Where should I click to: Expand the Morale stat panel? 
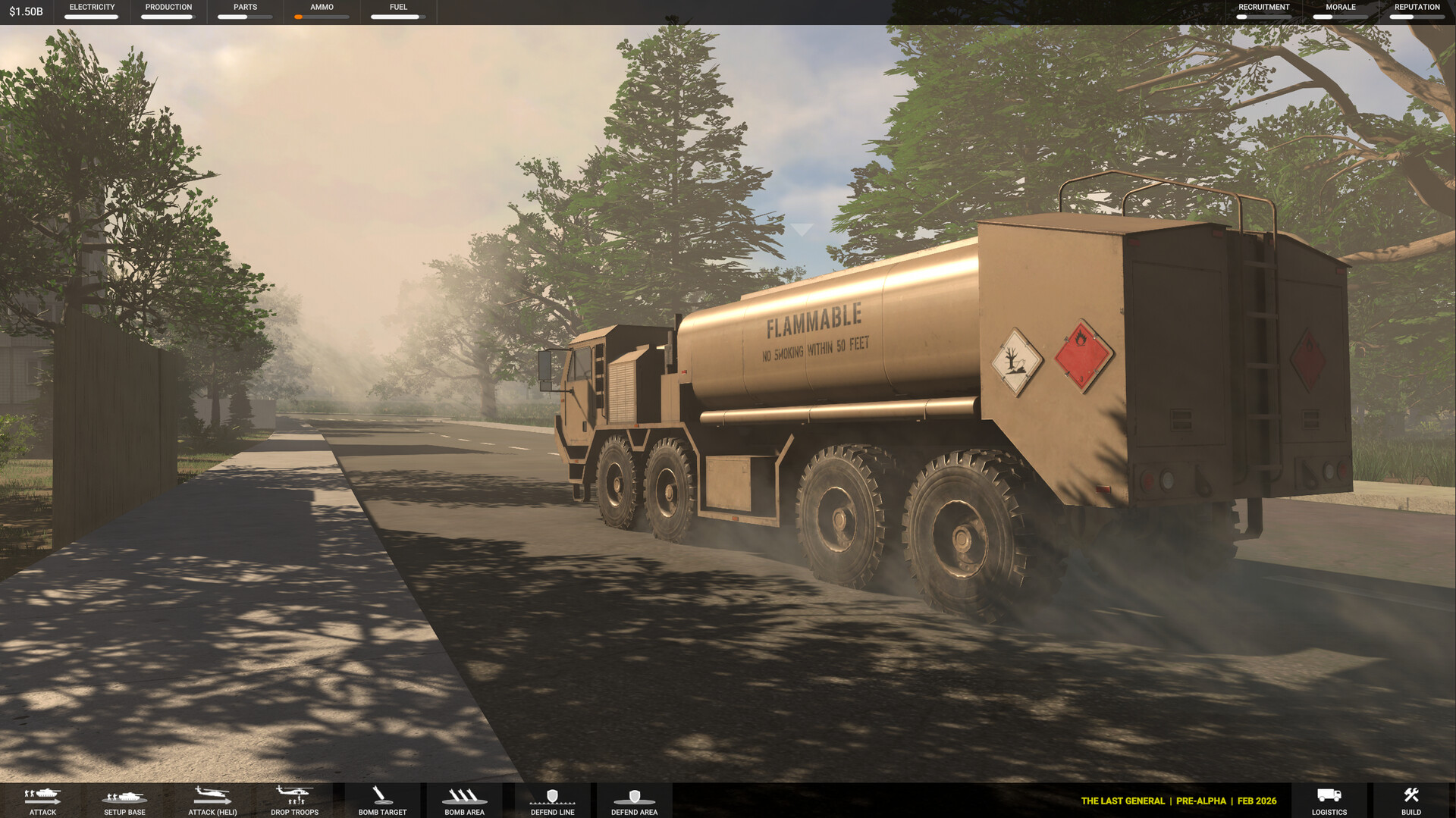[x=1340, y=11]
